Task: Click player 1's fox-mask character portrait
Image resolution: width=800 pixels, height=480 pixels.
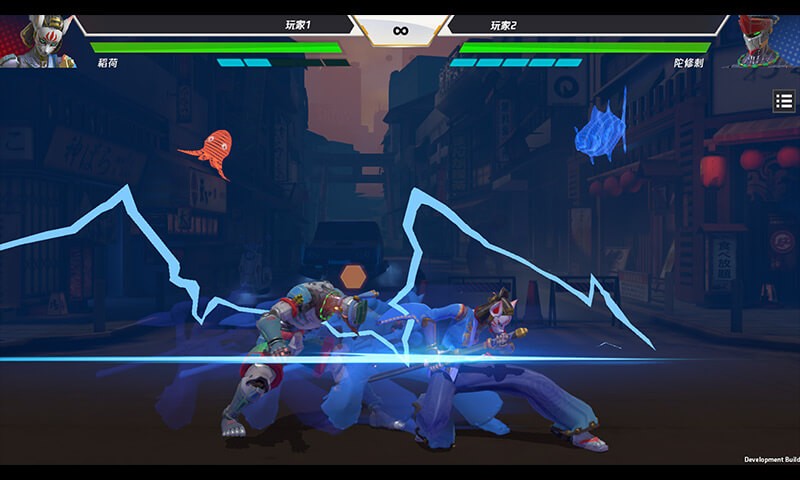Action: pyautogui.click(x=38, y=41)
